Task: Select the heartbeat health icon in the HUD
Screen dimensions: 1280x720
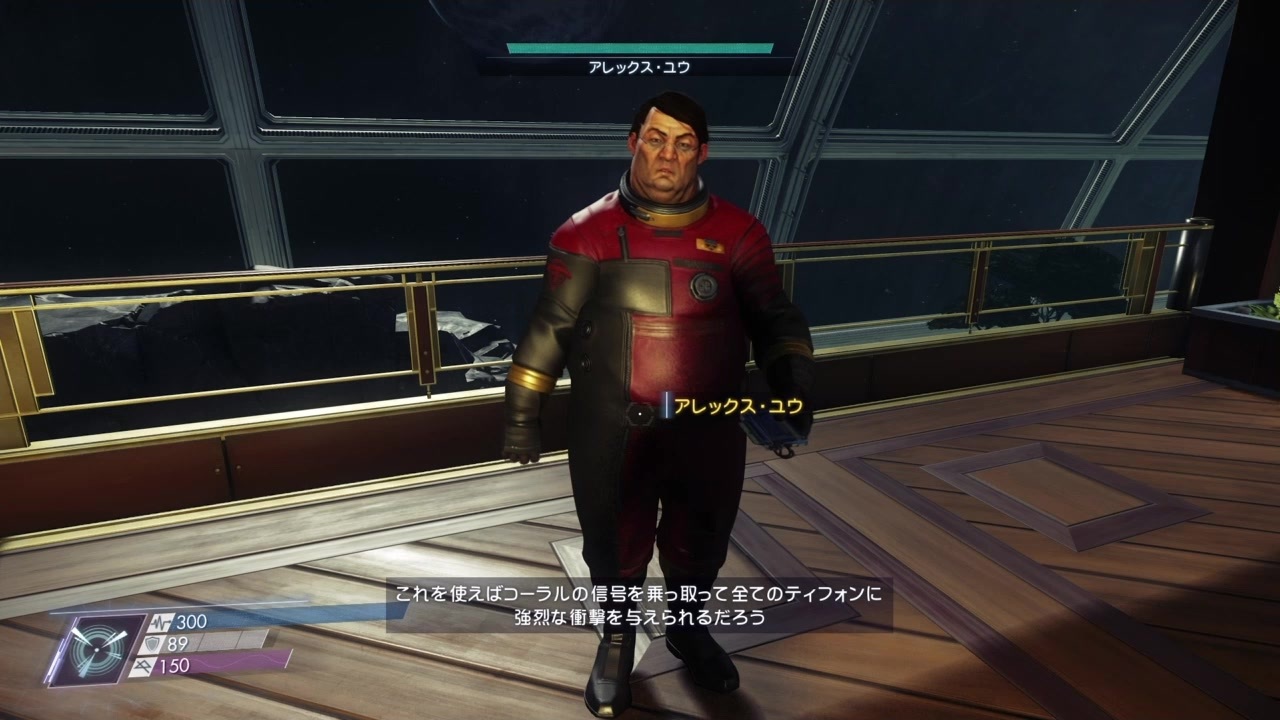Action: coord(162,623)
